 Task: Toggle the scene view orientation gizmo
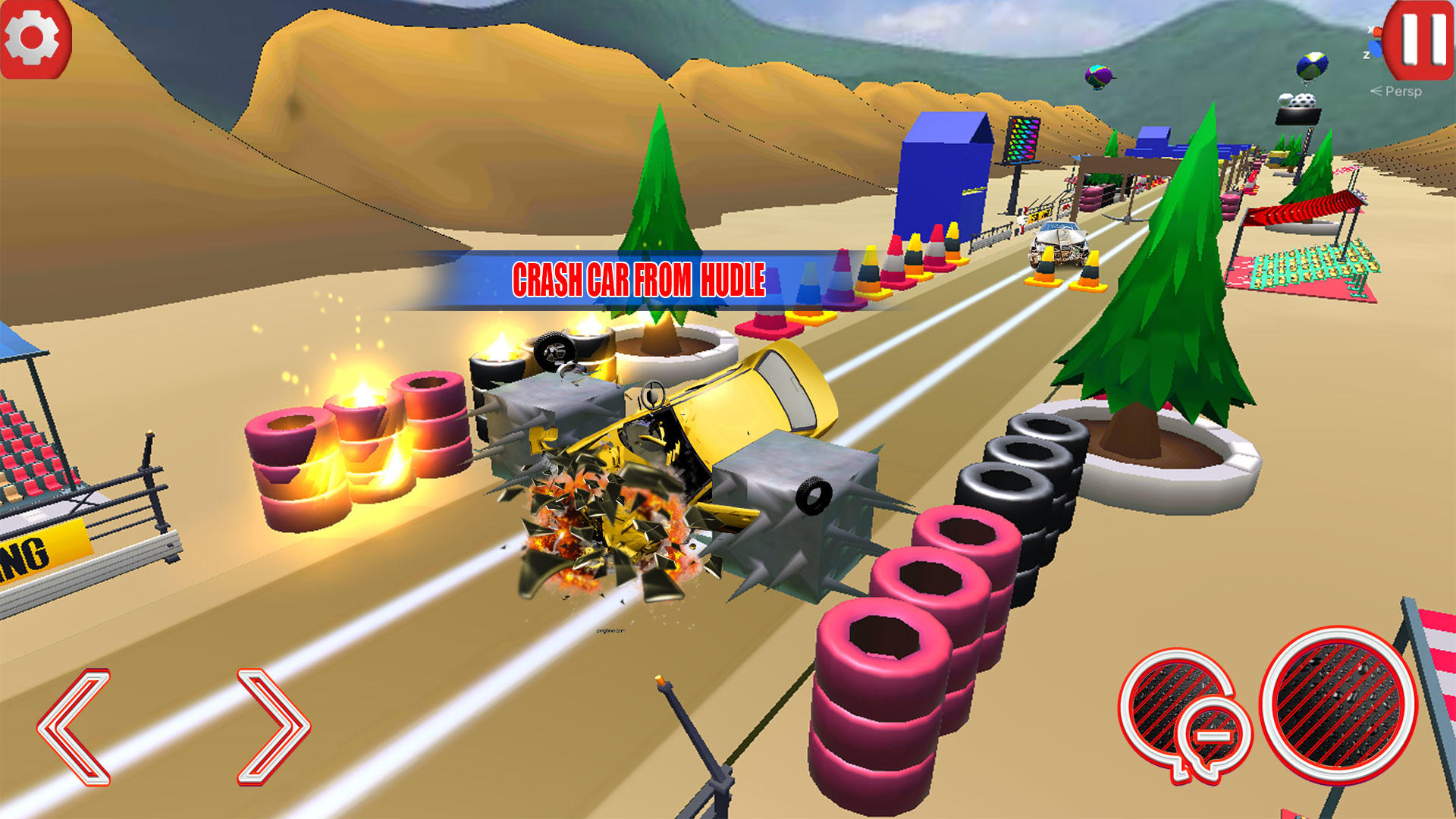tap(1376, 39)
